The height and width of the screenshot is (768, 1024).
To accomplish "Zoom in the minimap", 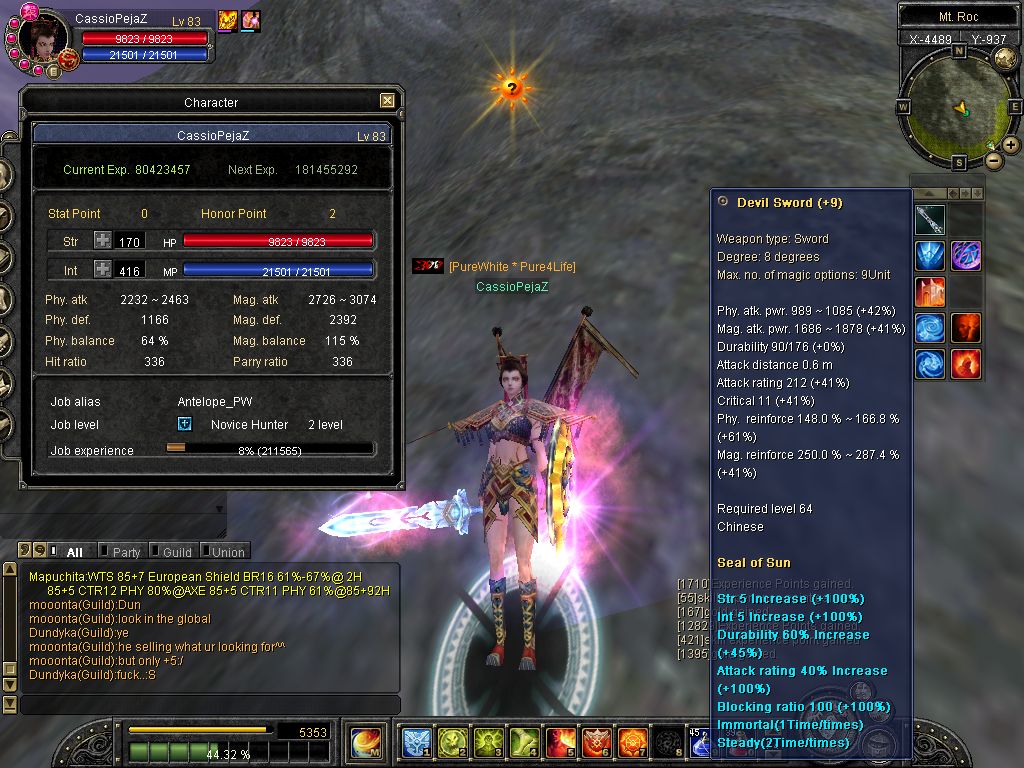I will coord(1011,145).
